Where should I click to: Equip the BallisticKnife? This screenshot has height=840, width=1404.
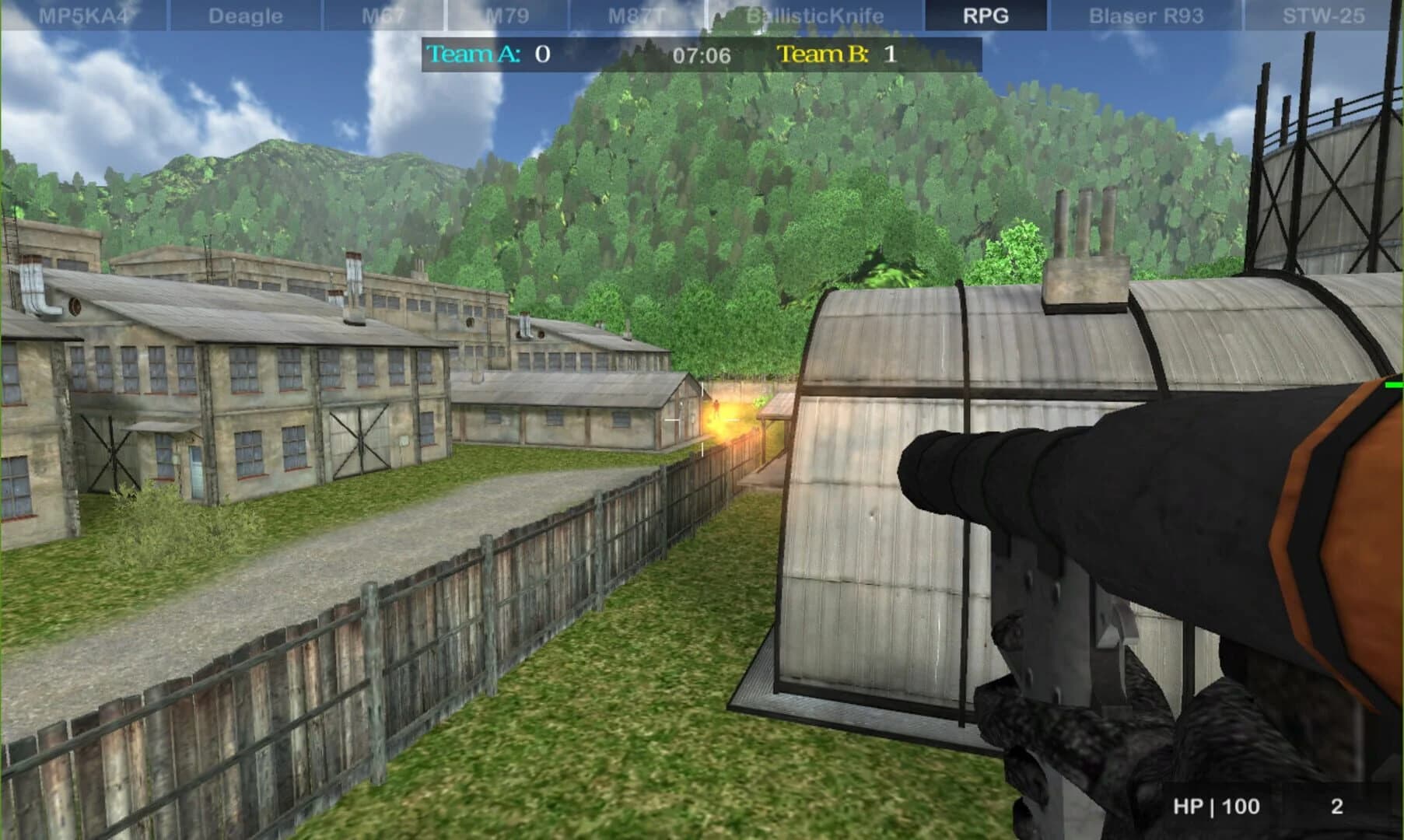[814, 13]
